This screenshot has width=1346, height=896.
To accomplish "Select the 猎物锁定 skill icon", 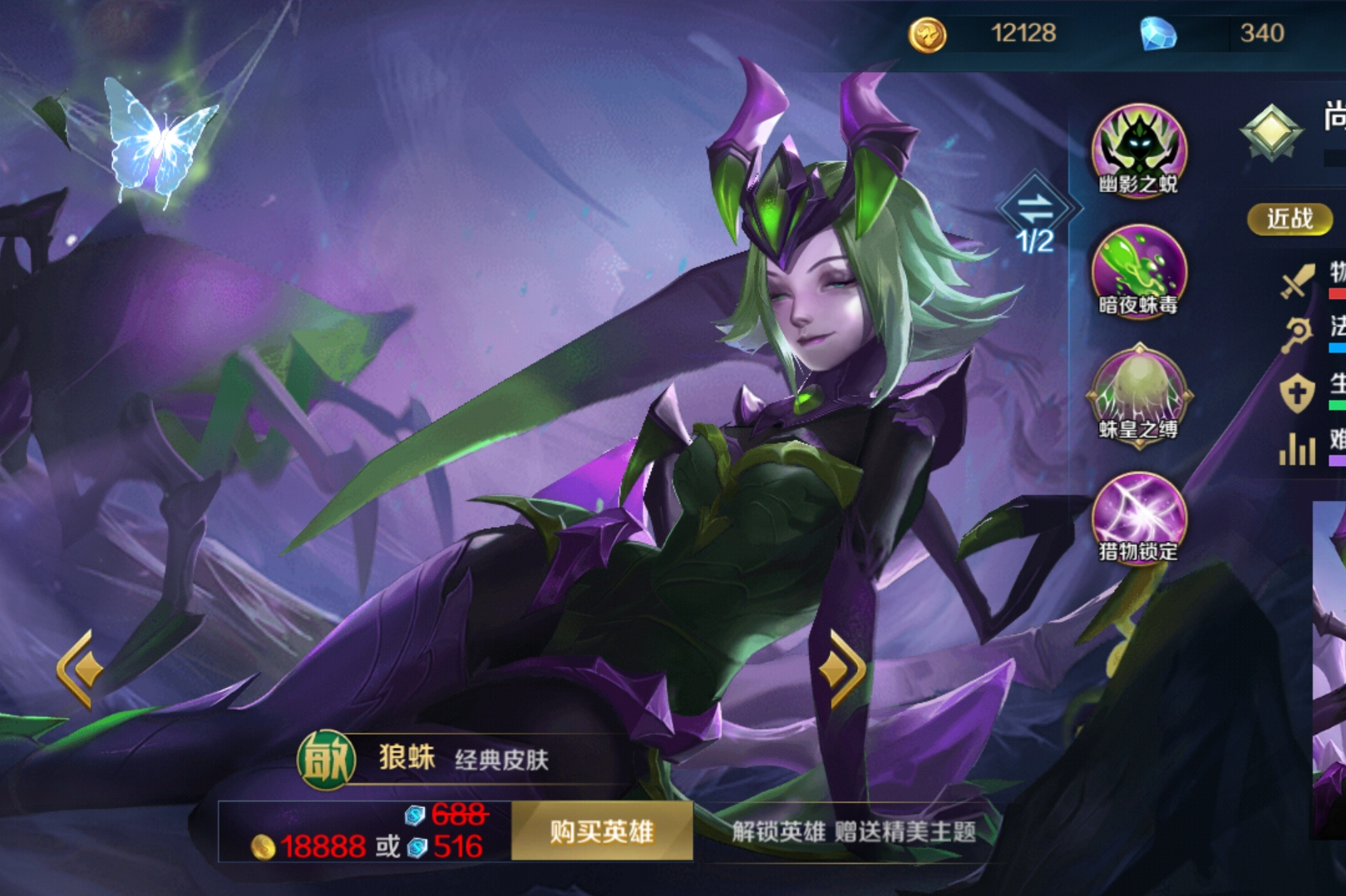I will pos(1138,517).
